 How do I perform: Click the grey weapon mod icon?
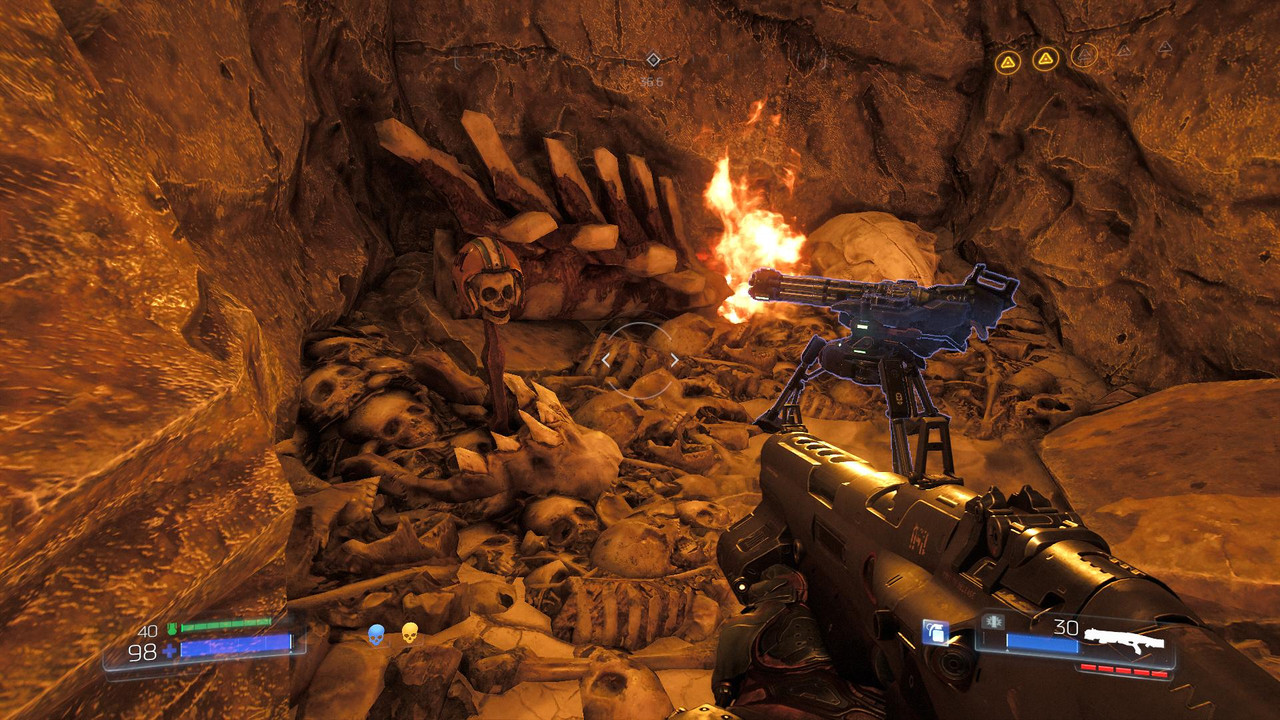995,622
